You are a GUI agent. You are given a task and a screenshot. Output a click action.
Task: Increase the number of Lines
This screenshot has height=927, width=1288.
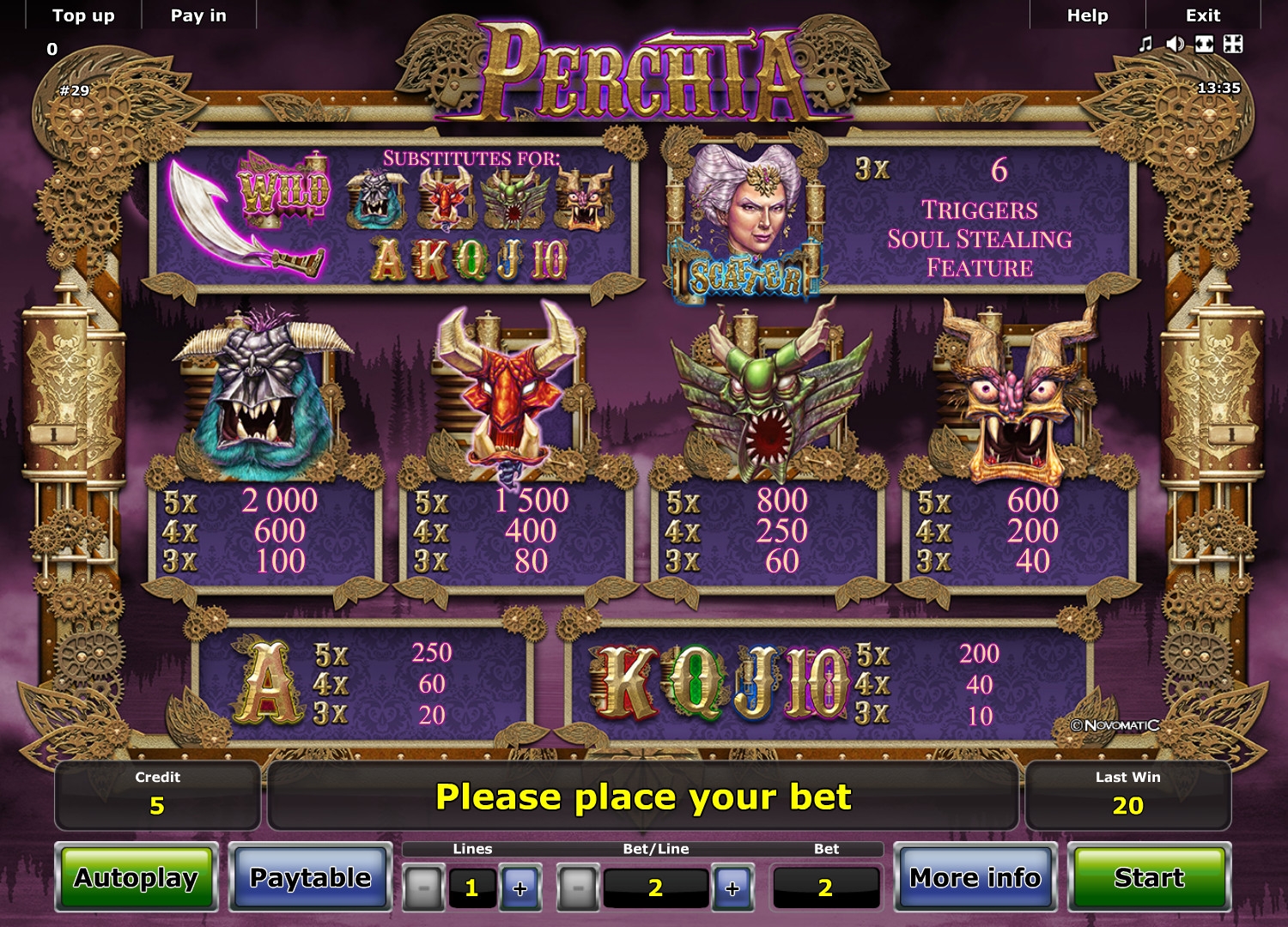519,888
